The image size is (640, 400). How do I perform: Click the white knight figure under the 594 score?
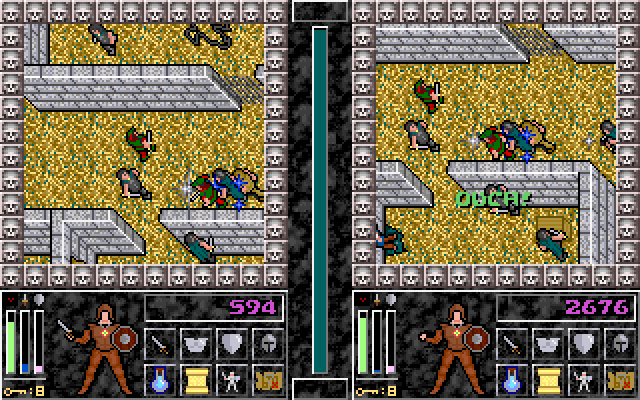click(232, 379)
